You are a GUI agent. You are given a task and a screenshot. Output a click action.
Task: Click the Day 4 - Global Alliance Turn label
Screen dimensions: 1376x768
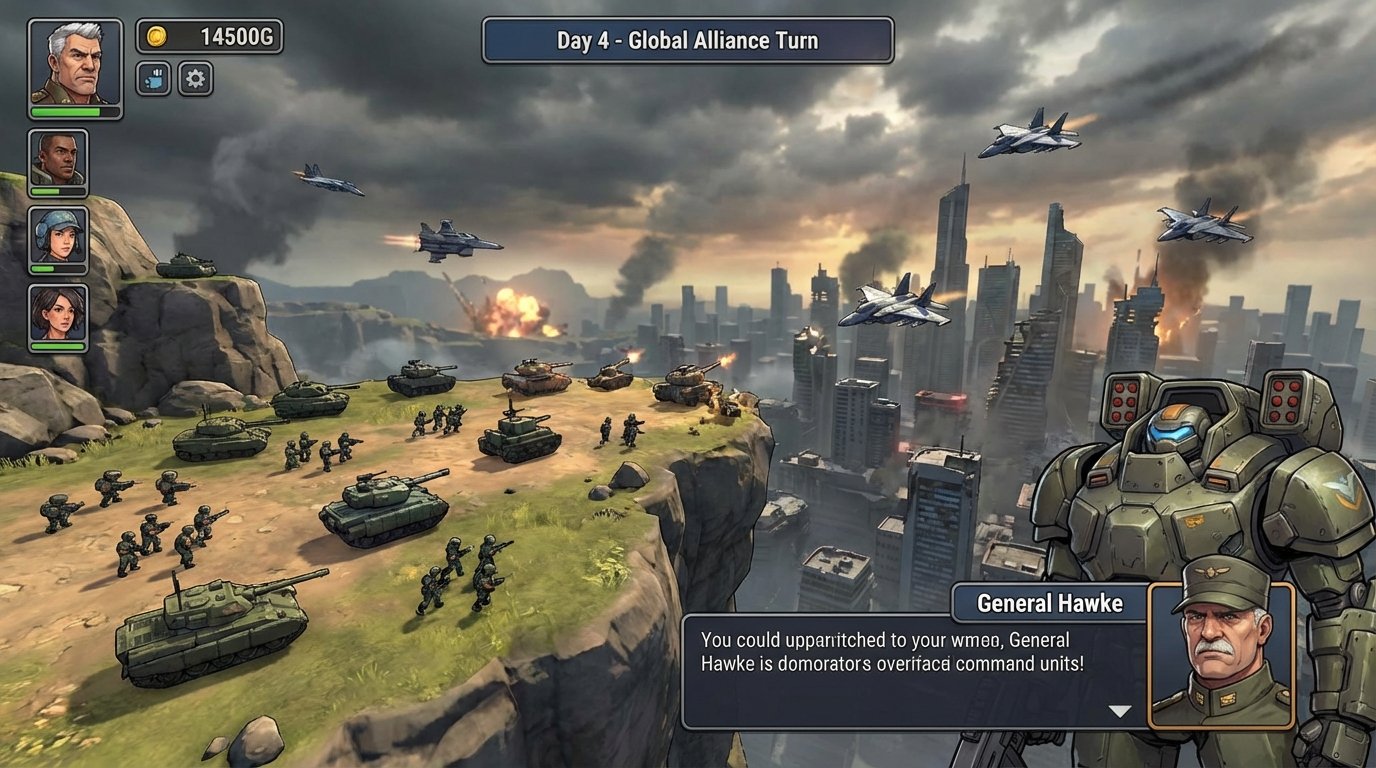click(686, 40)
